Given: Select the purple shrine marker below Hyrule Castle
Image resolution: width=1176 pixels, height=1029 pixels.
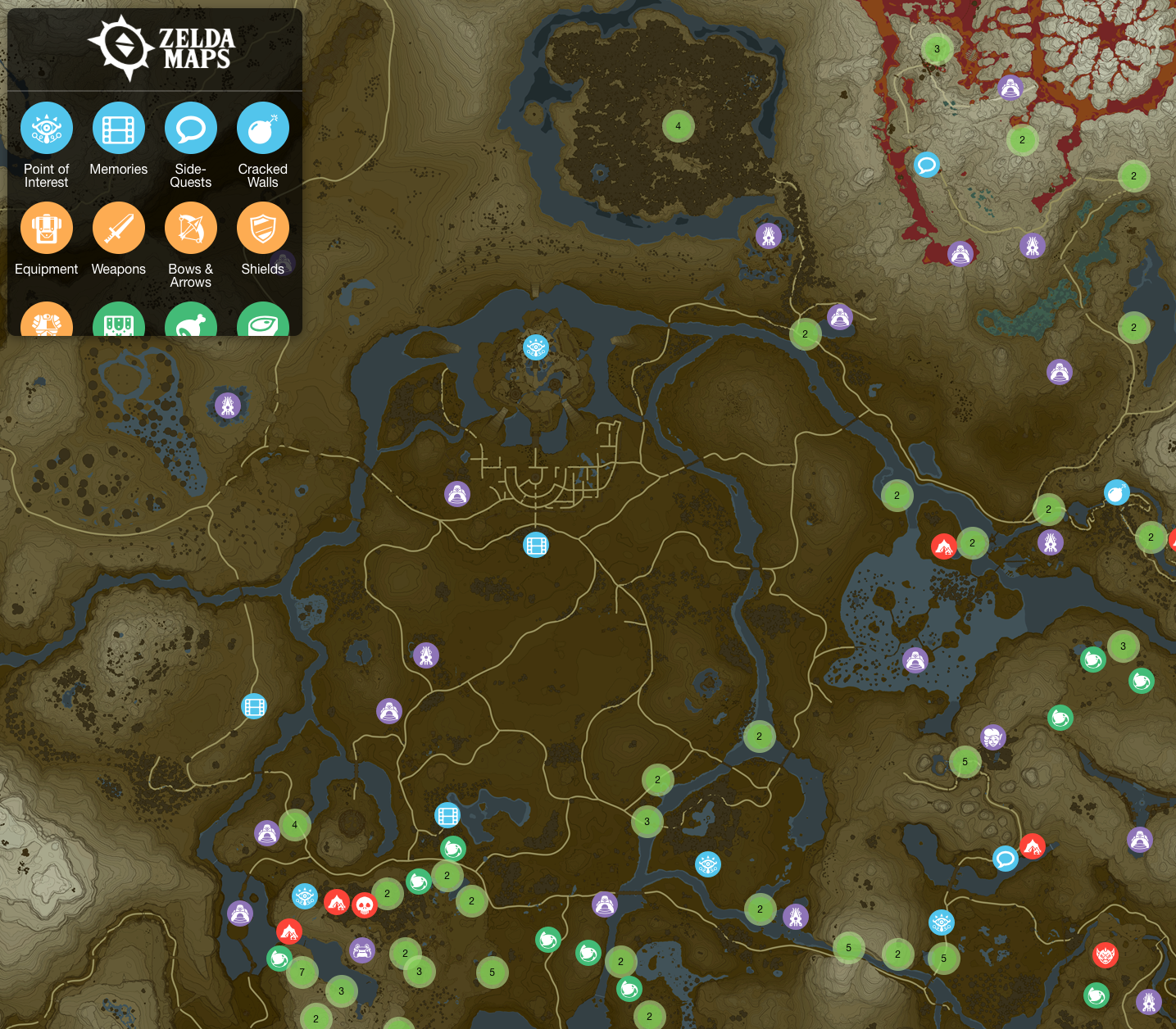Looking at the screenshot, I should pos(457,494).
